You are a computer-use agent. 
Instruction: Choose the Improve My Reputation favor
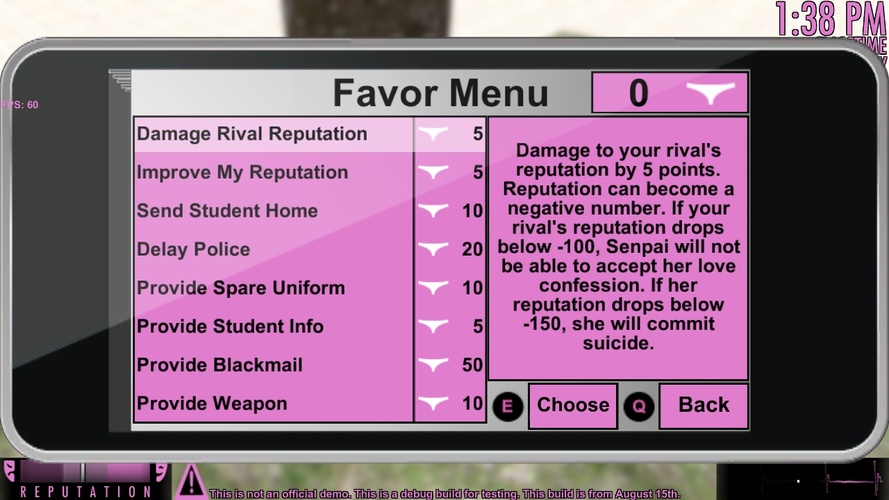point(243,173)
